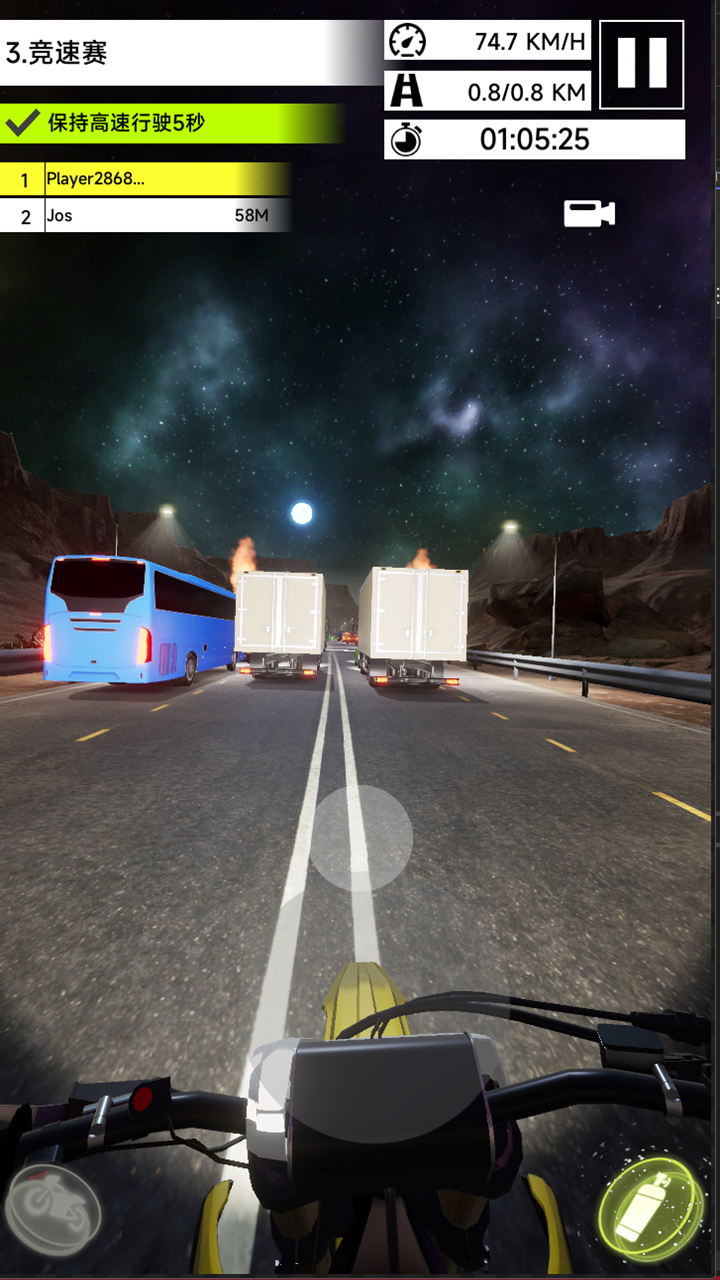Select Player2868 leaderboard row
This screenshot has height=1280, width=720.
[145, 180]
